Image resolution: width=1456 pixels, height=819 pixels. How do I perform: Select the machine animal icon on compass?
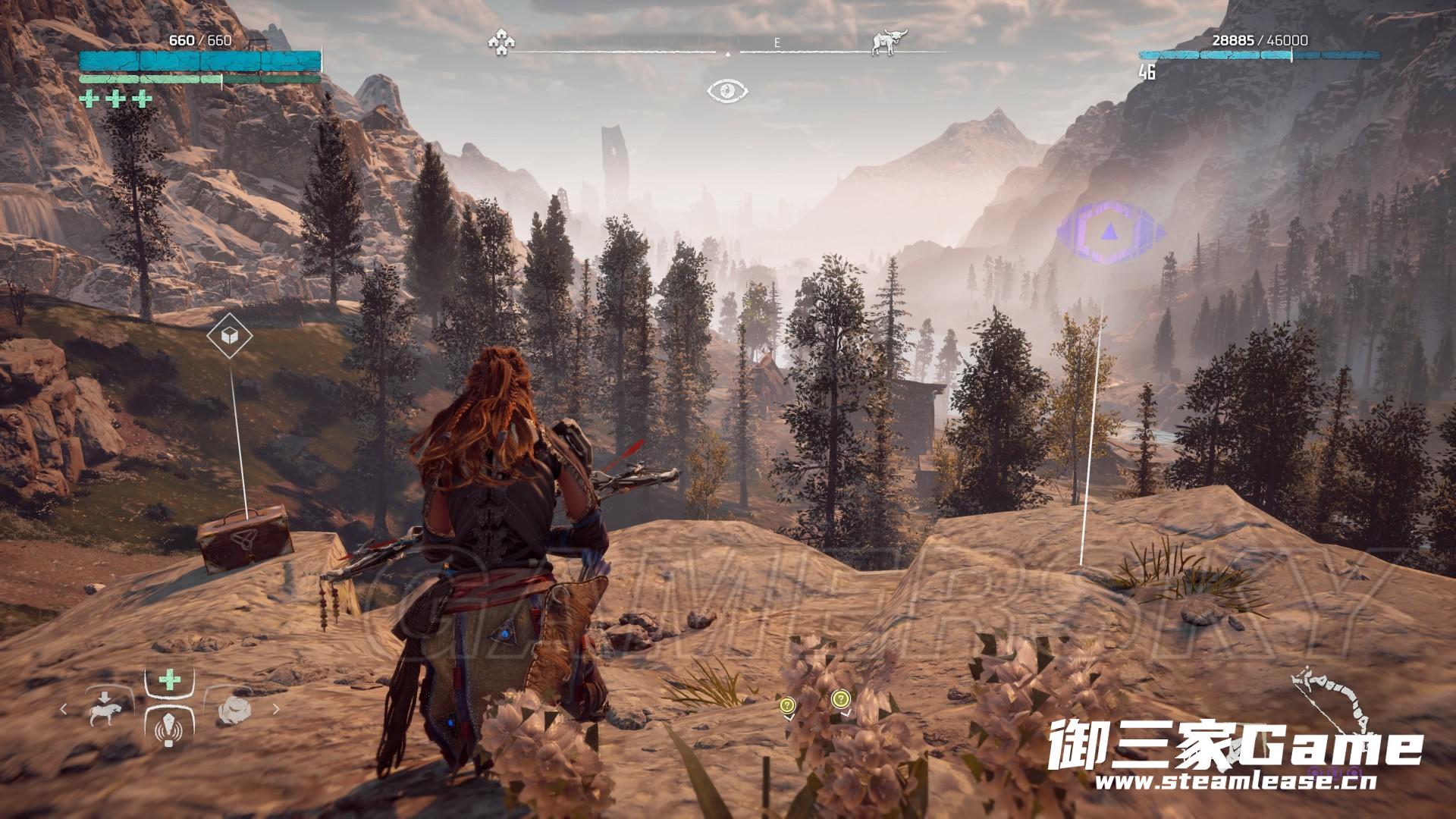coord(883,42)
